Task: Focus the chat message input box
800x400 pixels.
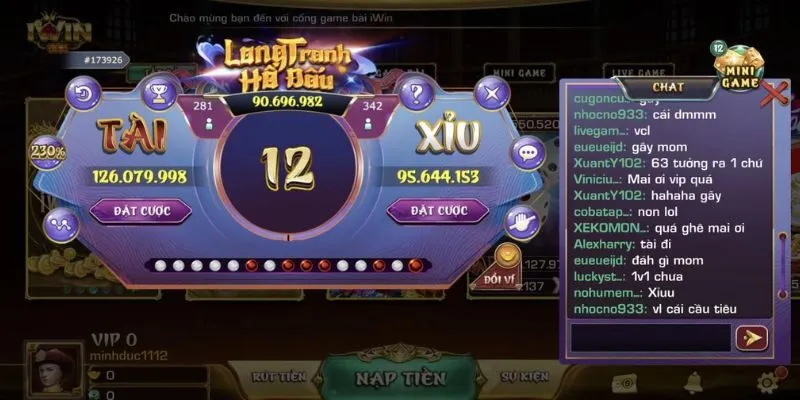Action: [x=650, y=338]
